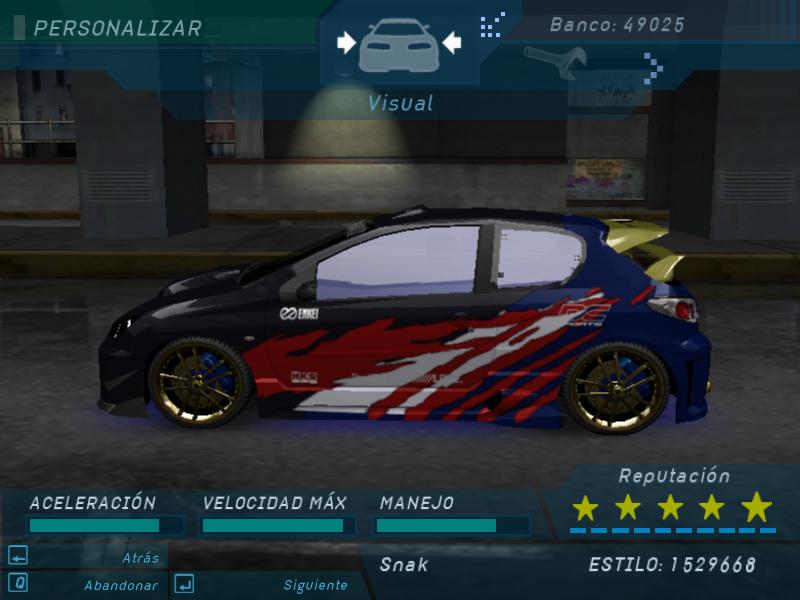Viewport: 800px width, 600px height.
Task: Continue with the Siguiente button
Action: click(x=315, y=585)
